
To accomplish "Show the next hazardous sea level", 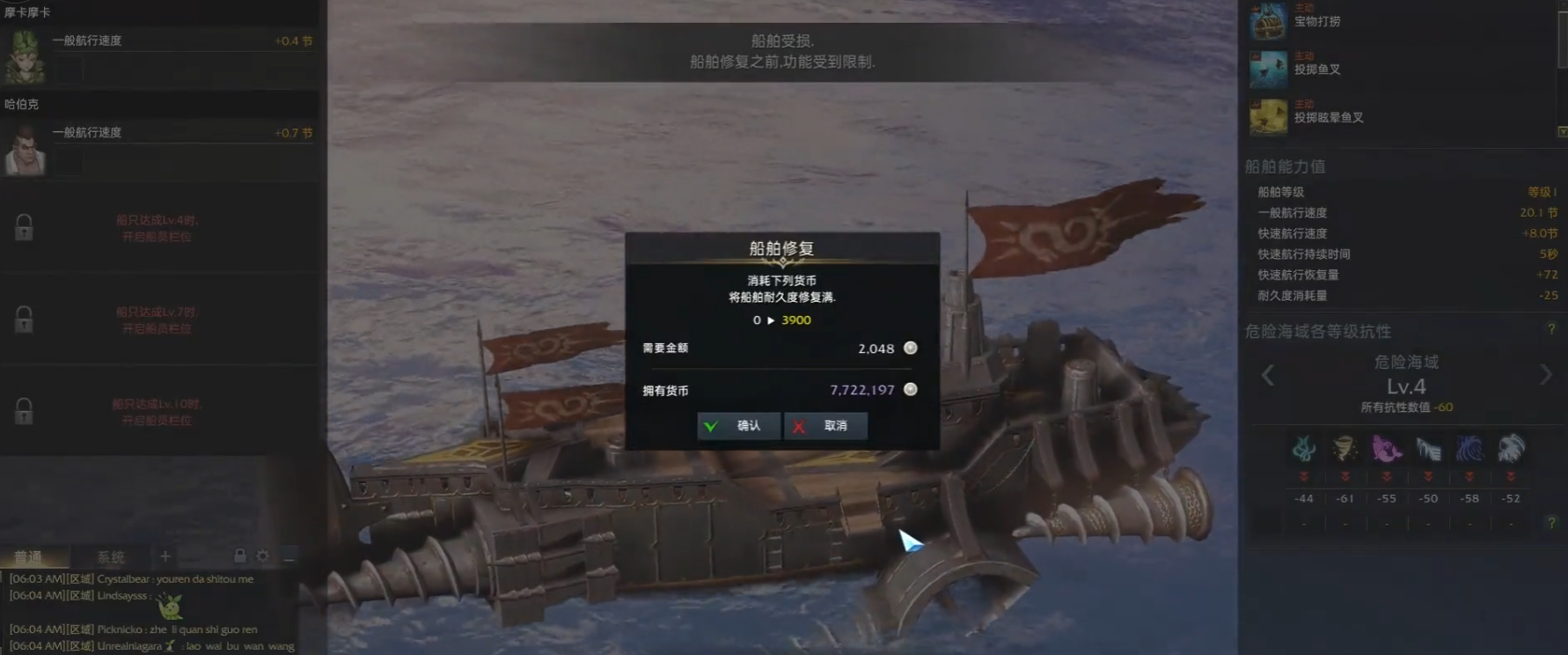I will [x=1545, y=375].
